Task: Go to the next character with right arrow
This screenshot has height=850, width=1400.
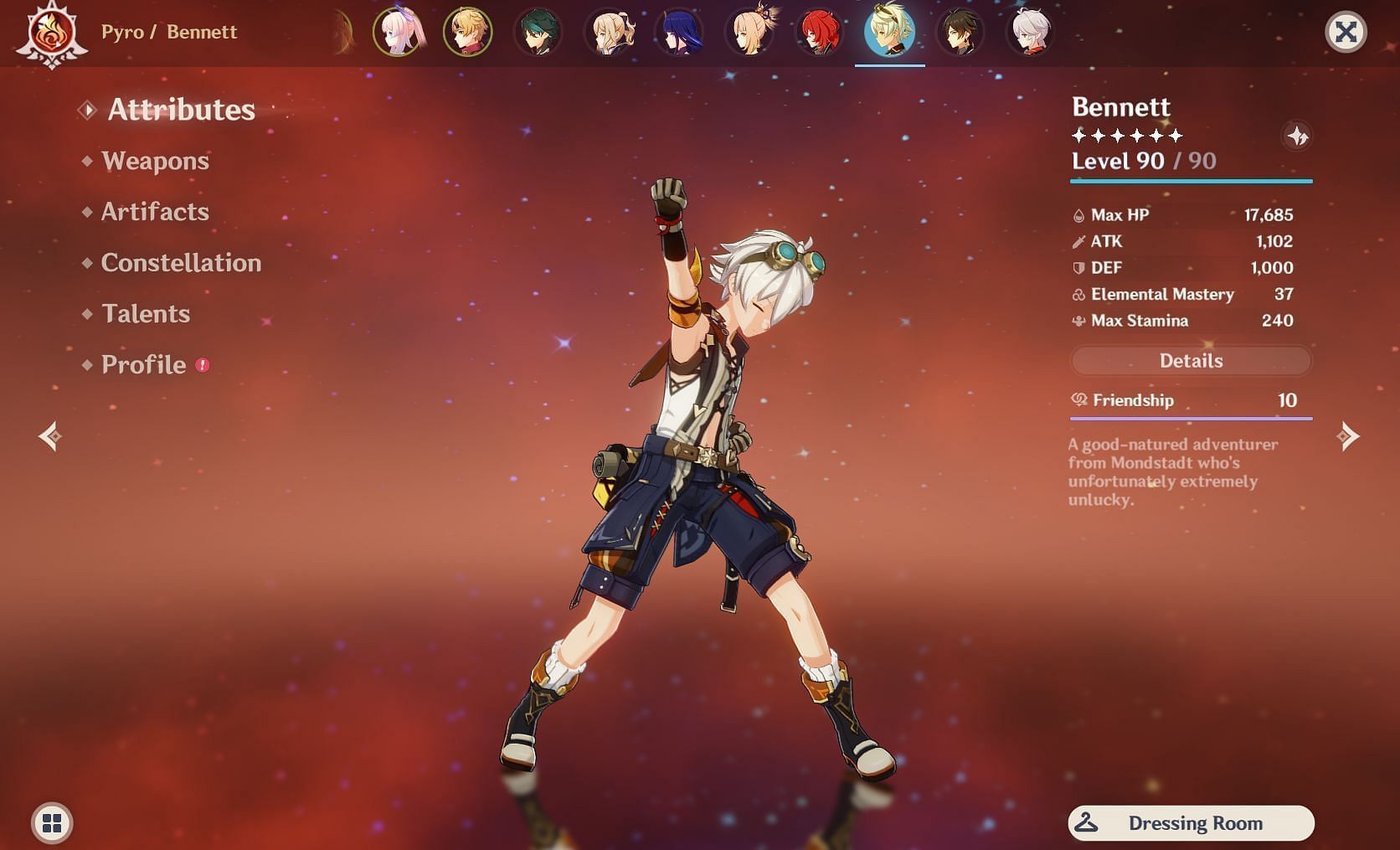Action: pyautogui.click(x=1347, y=436)
